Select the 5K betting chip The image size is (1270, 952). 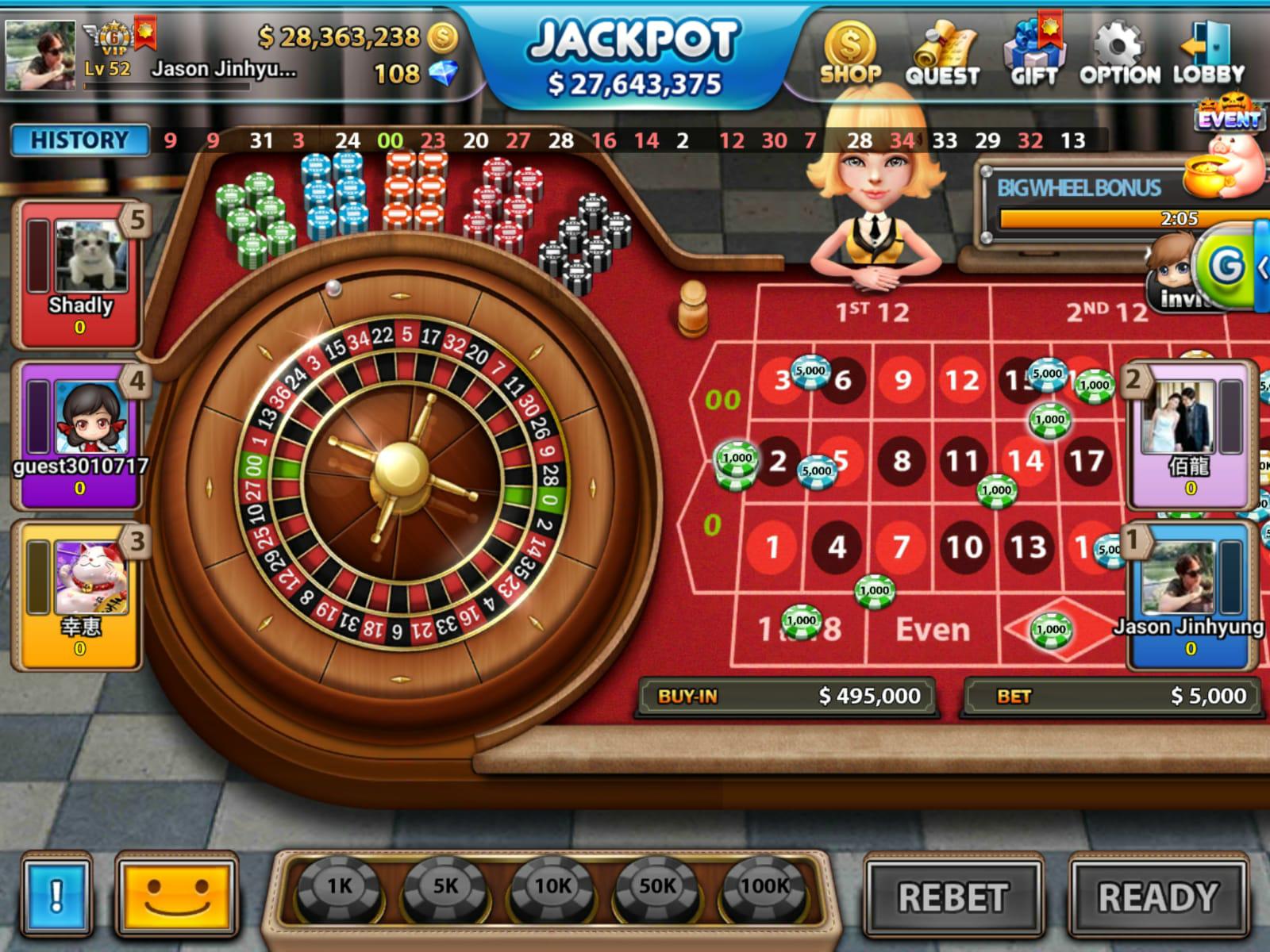445,888
